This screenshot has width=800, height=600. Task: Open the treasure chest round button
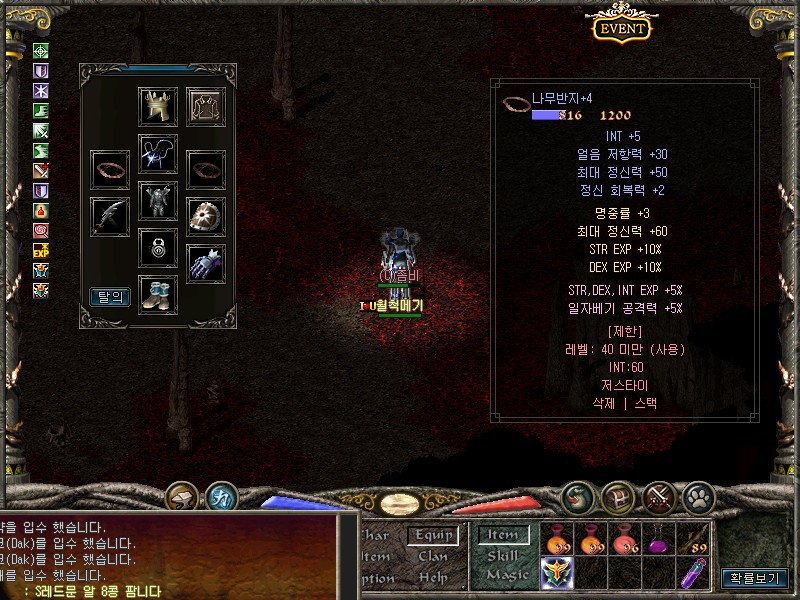point(619,496)
